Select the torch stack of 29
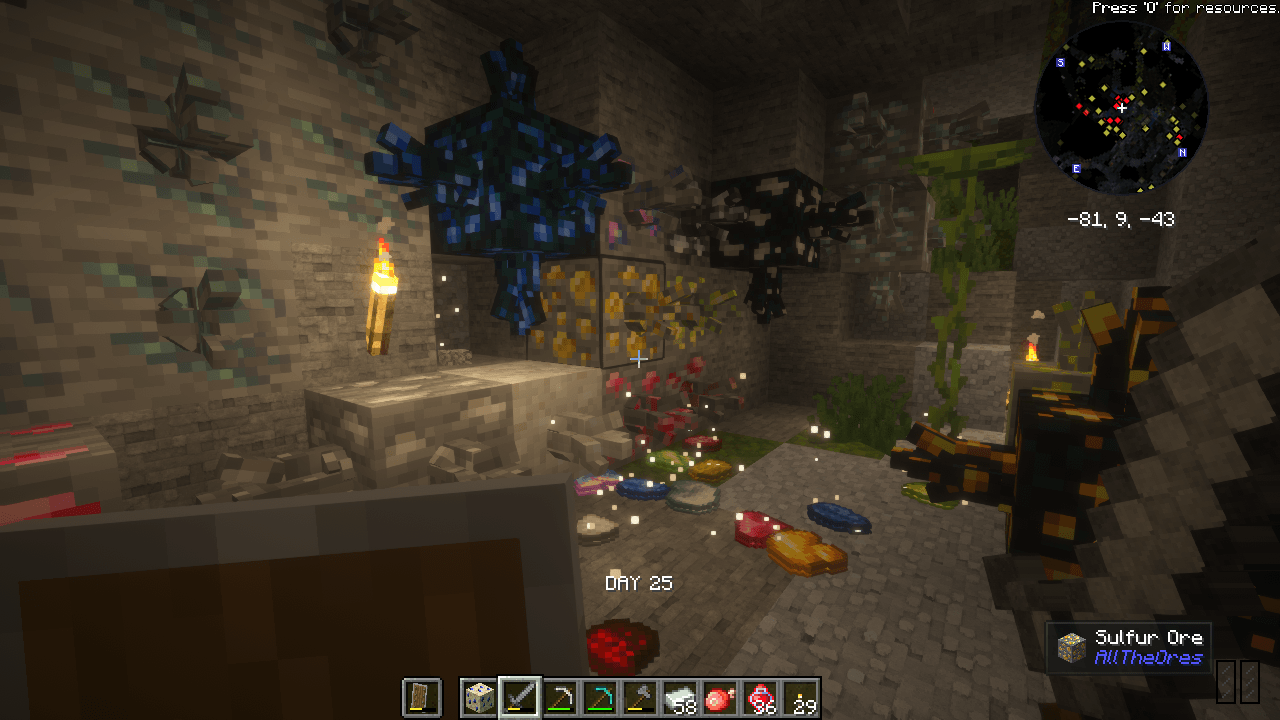This screenshot has width=1280, height=720. pos(801,697)
